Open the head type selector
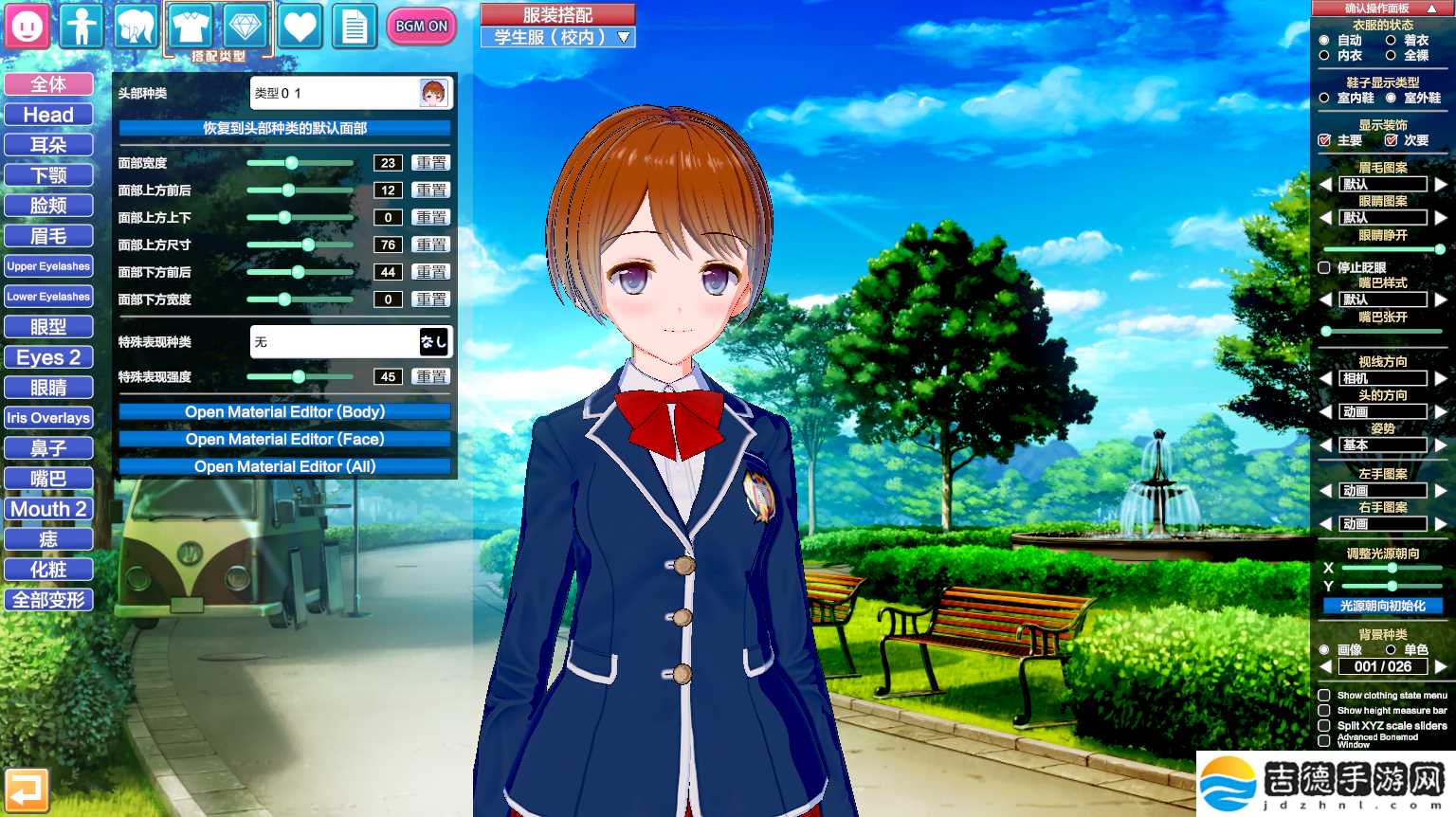The width and height of the screenshot is (1456, 817). [351, 93]
